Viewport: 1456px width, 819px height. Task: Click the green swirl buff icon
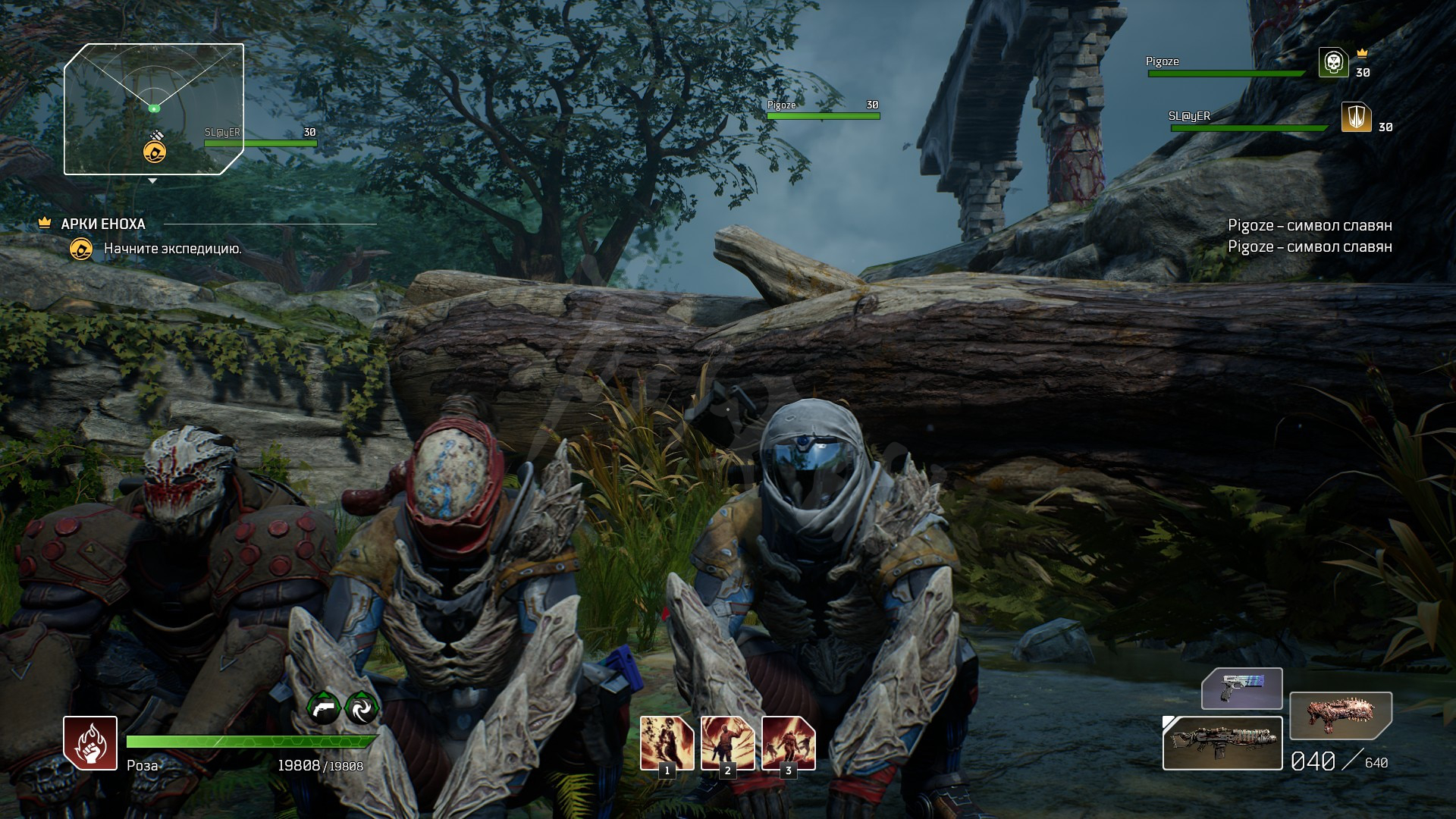362,708
